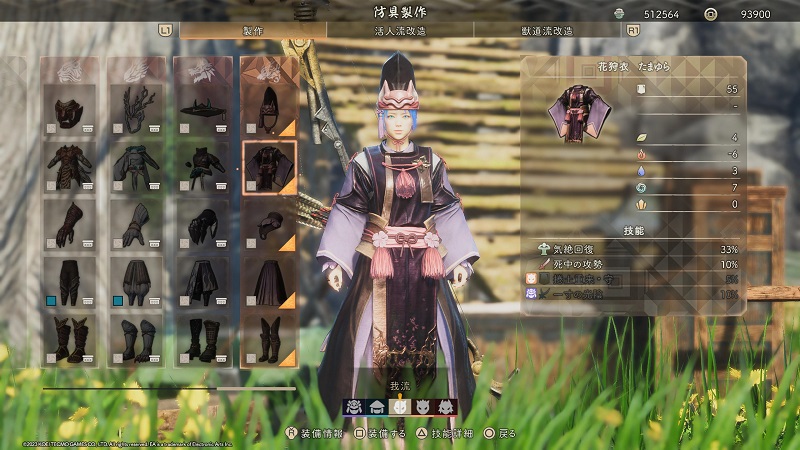Select the white fox mask 我流 style icon

400,407
